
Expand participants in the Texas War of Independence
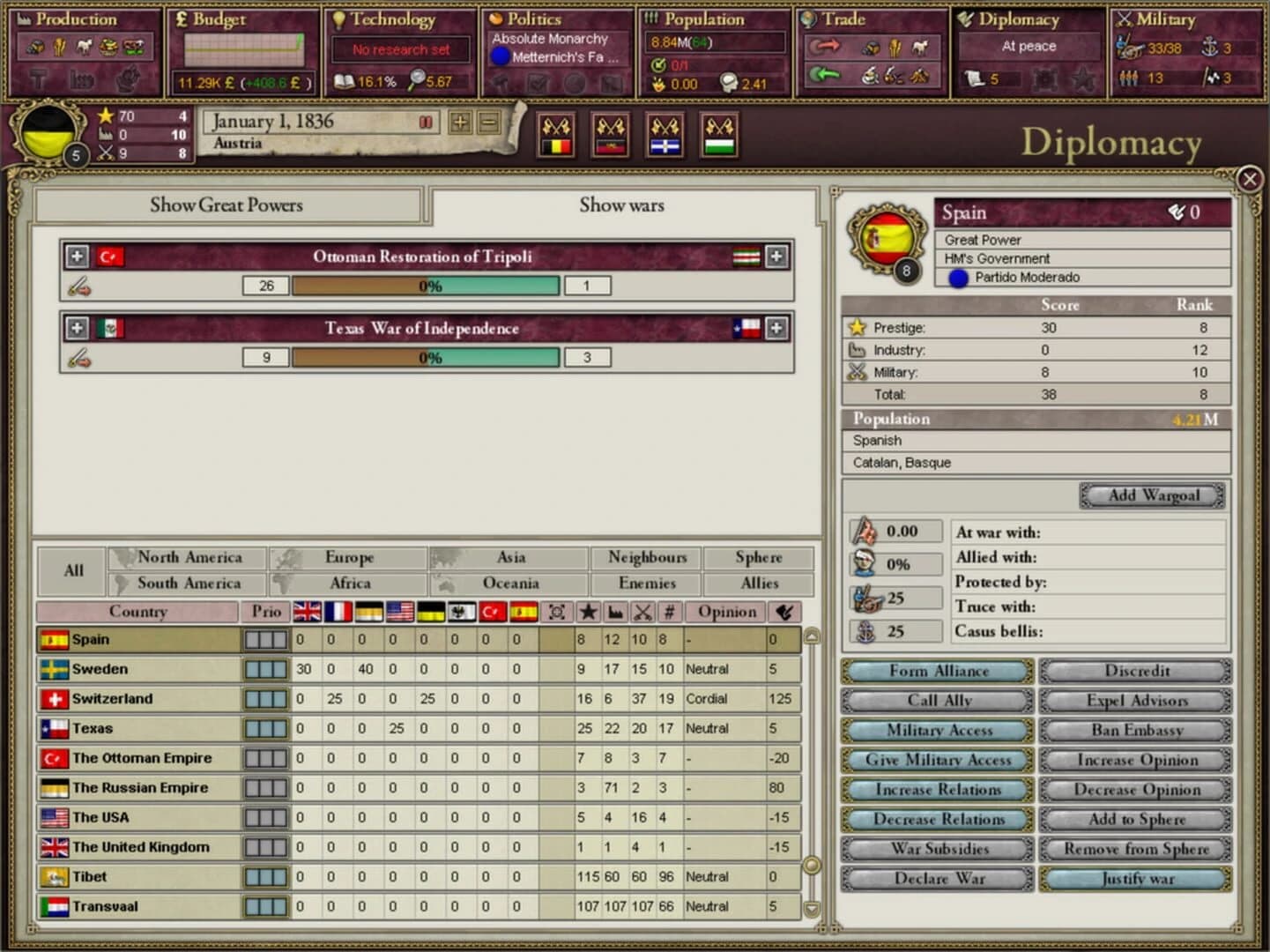(77, 328)
